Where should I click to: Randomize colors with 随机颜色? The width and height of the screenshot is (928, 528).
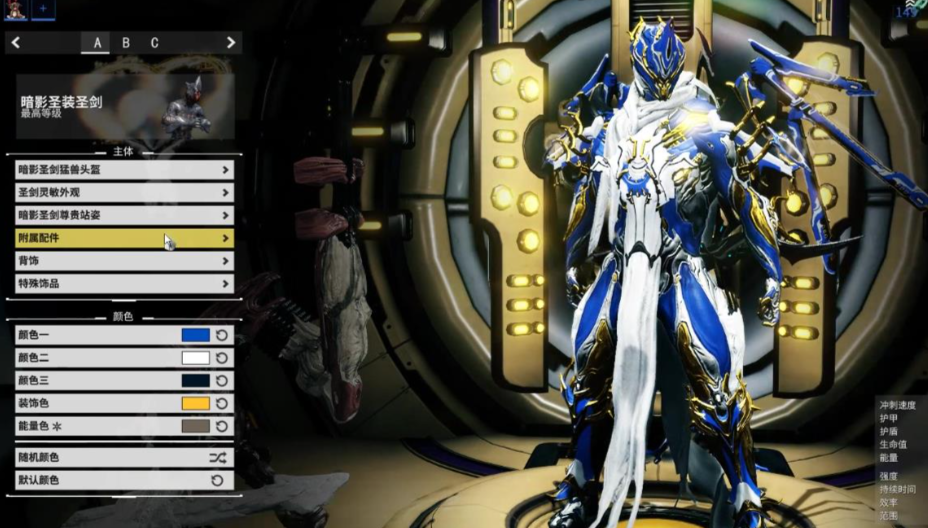124,457
